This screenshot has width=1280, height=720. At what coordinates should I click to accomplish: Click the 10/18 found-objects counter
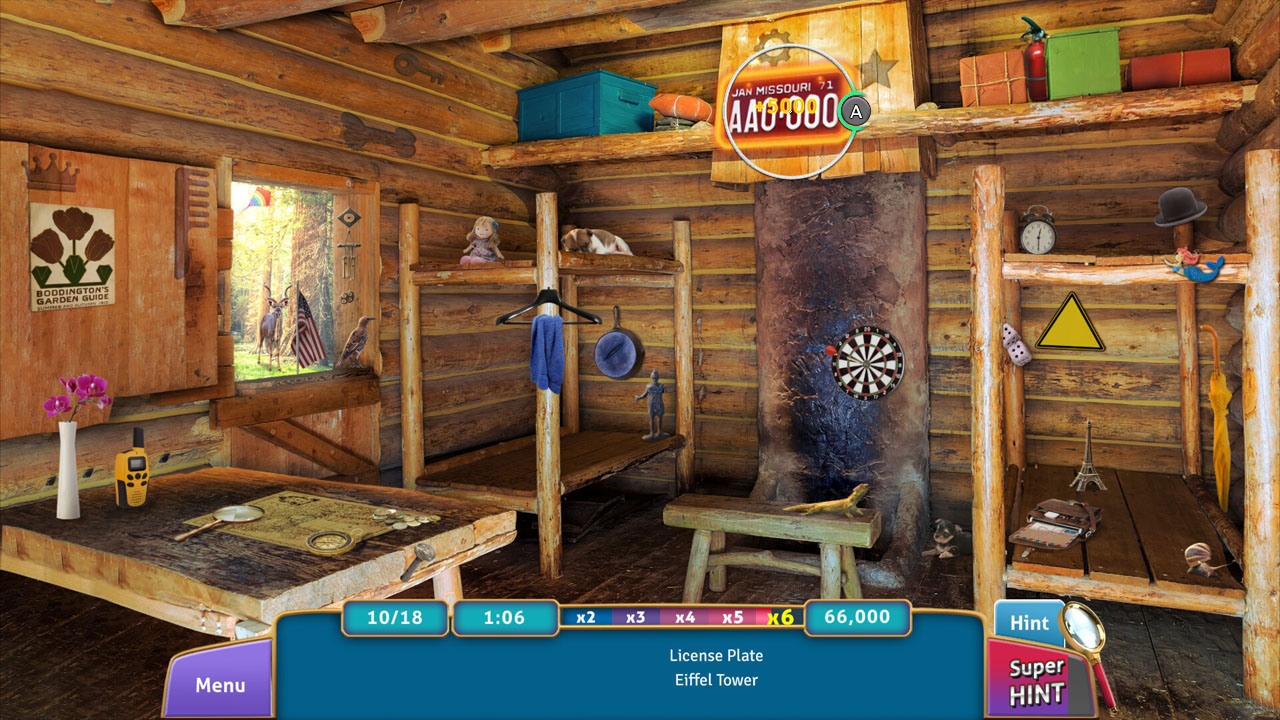[x=394, y=618]
